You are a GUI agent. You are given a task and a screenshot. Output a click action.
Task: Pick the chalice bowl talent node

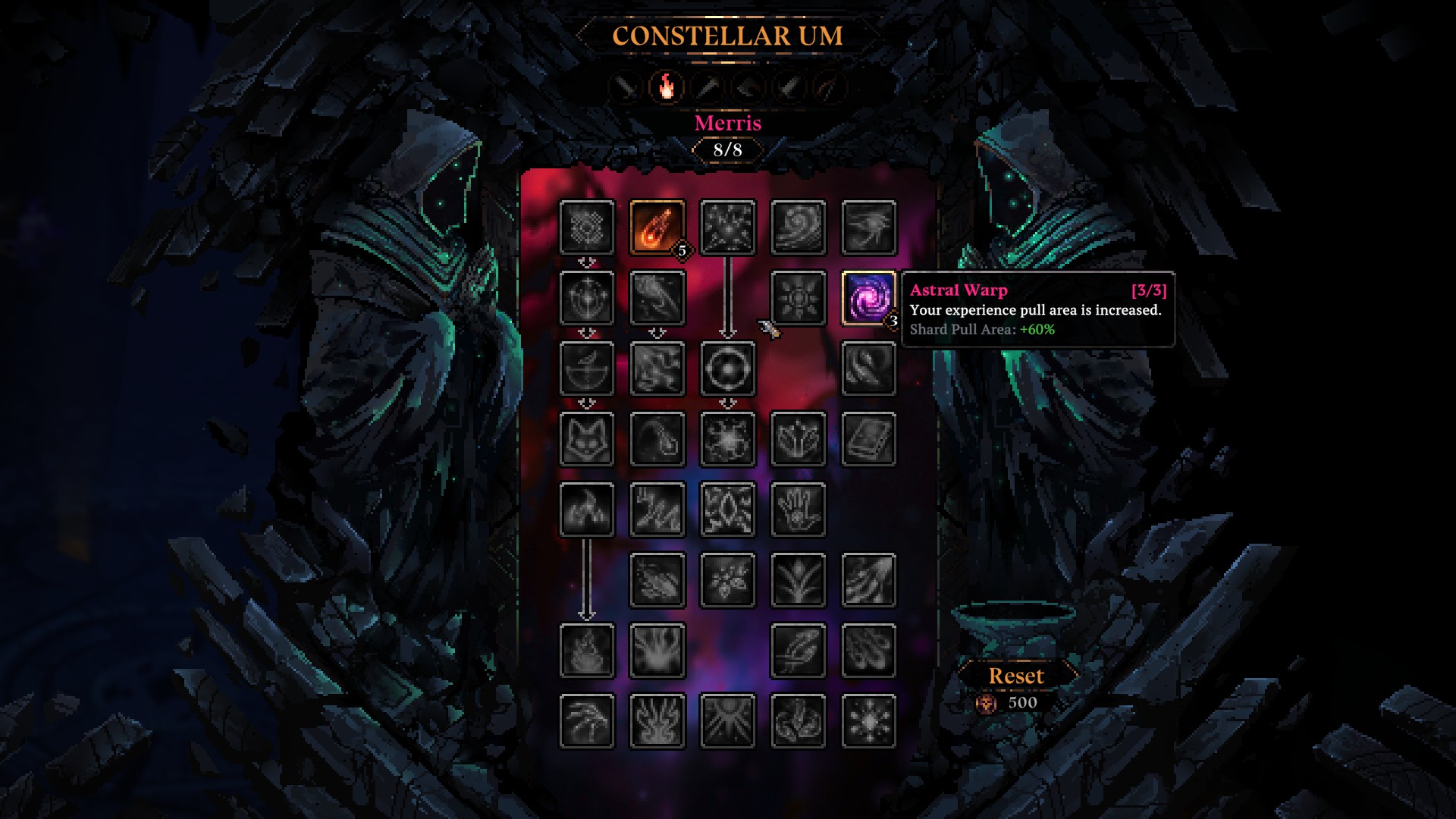586,369
